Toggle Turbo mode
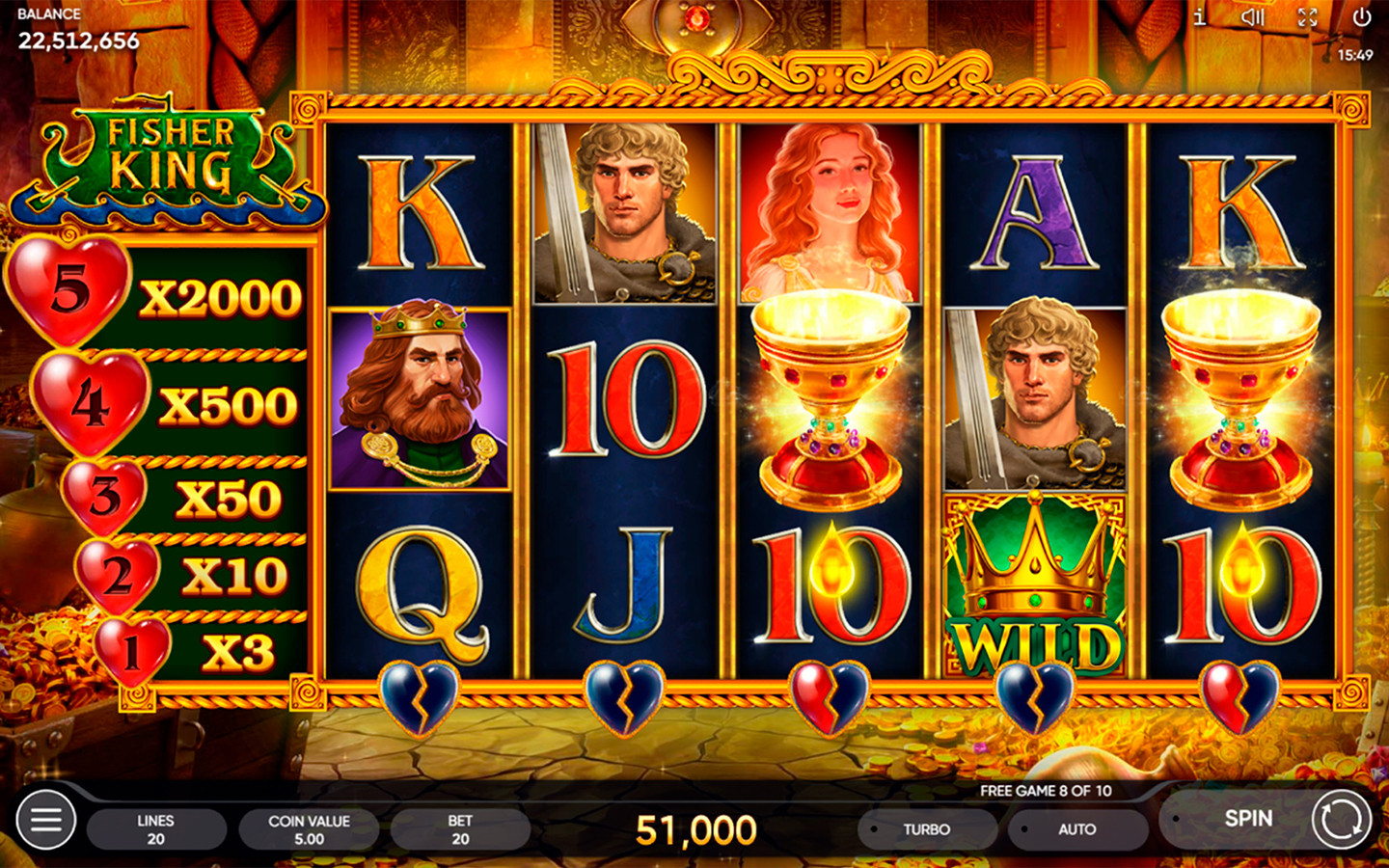This screenshot has width=1389, height=868. point(926,829)
